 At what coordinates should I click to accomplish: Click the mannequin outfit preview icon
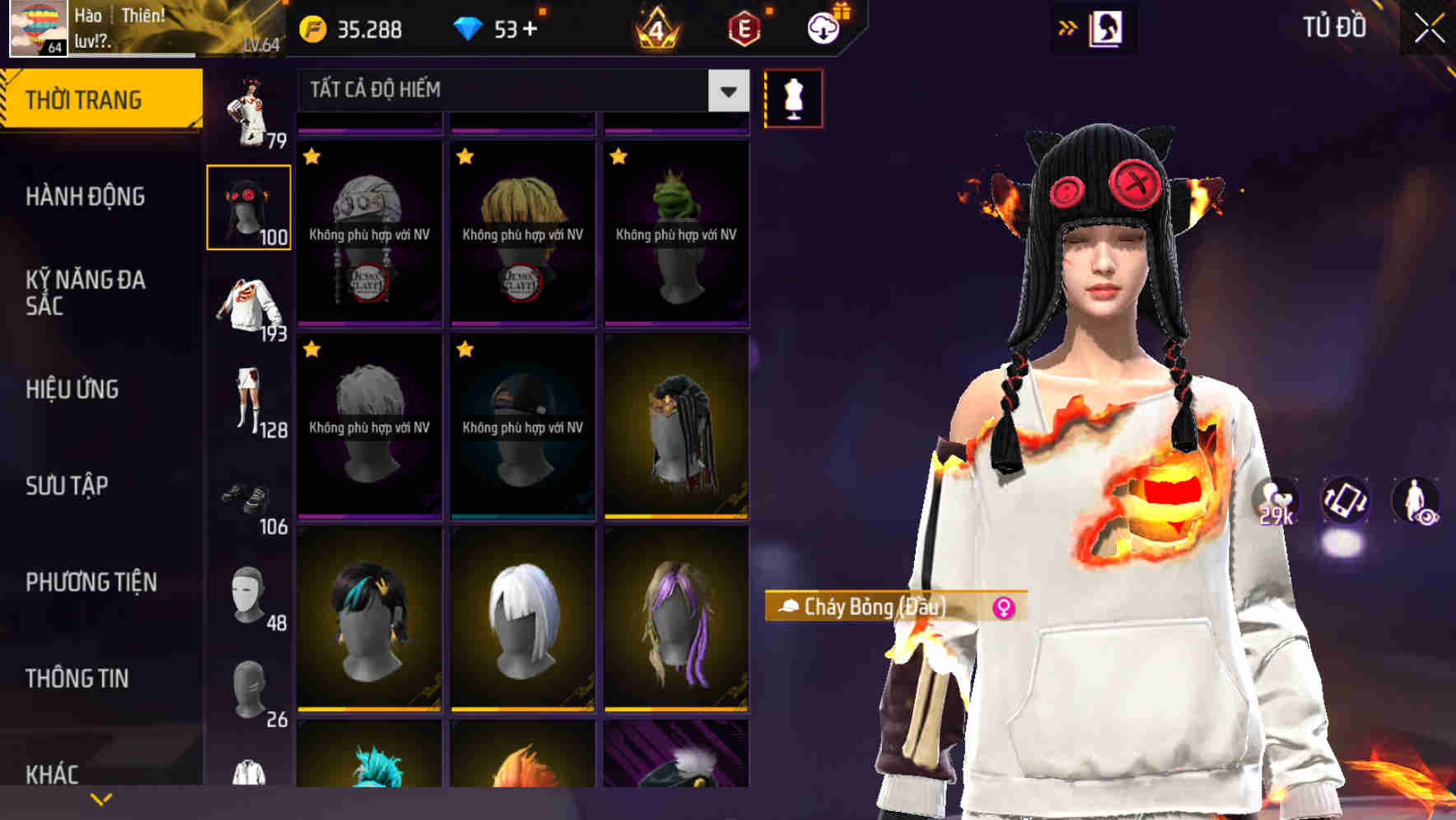tap(793, 96)
